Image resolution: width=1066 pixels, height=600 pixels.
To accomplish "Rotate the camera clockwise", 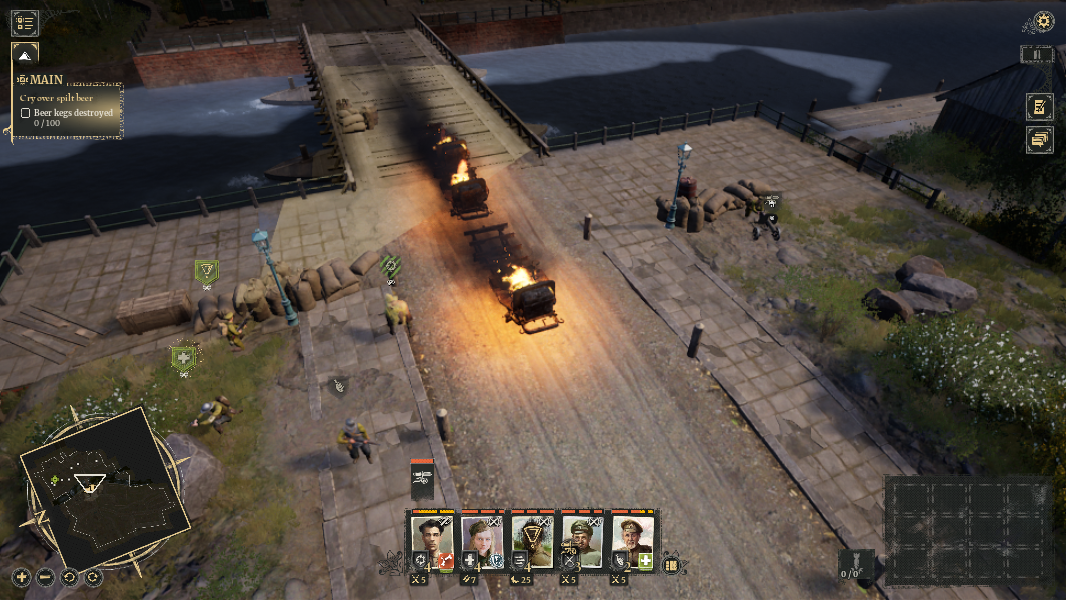I will [94, 577].
